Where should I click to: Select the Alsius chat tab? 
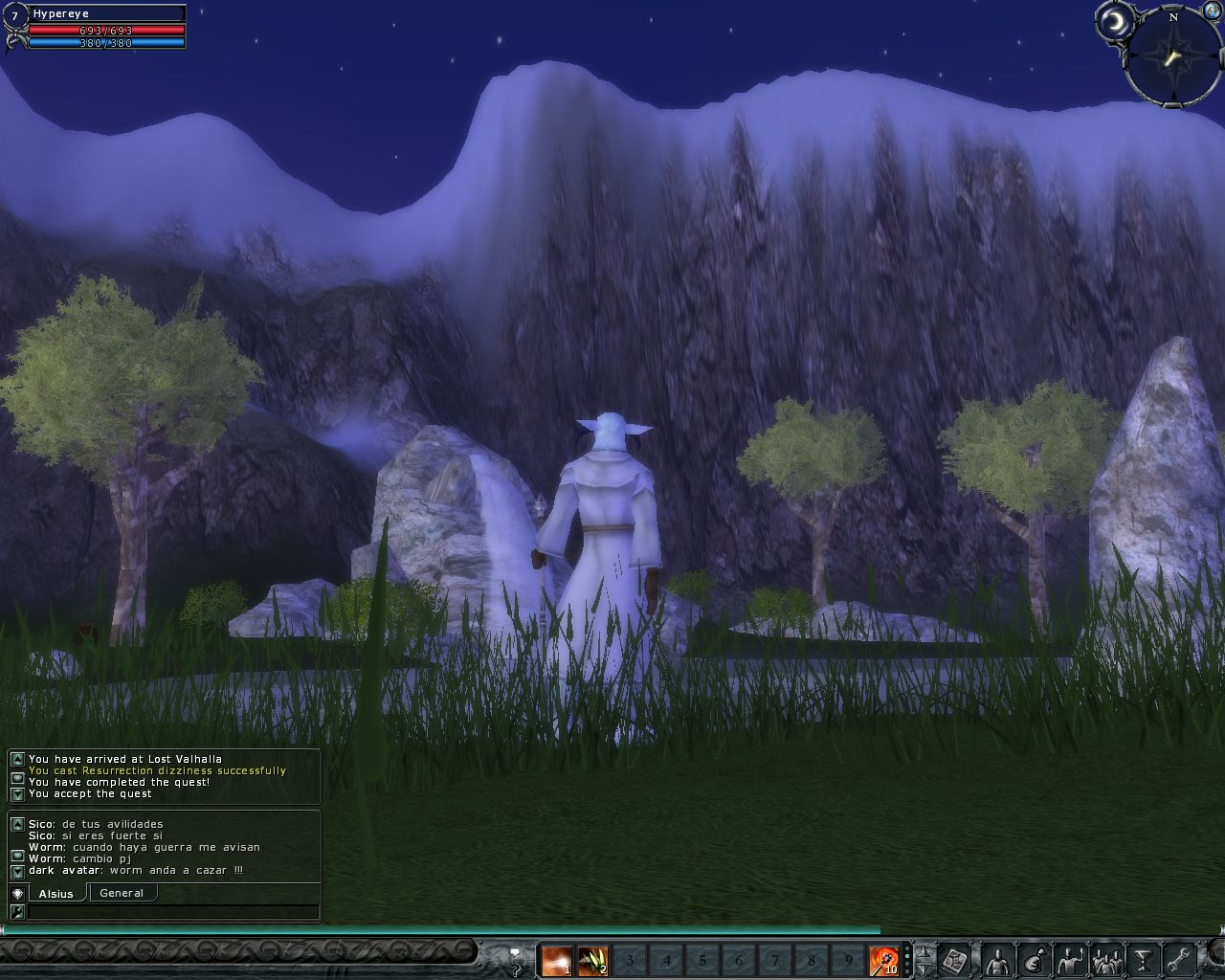56,893
